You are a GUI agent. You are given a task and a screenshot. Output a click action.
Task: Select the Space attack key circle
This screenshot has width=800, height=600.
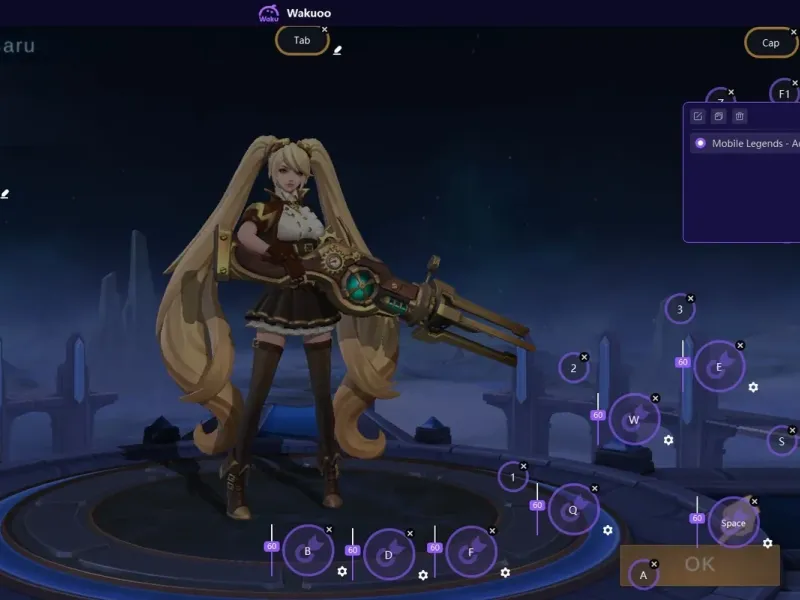[x=733, y=522]
